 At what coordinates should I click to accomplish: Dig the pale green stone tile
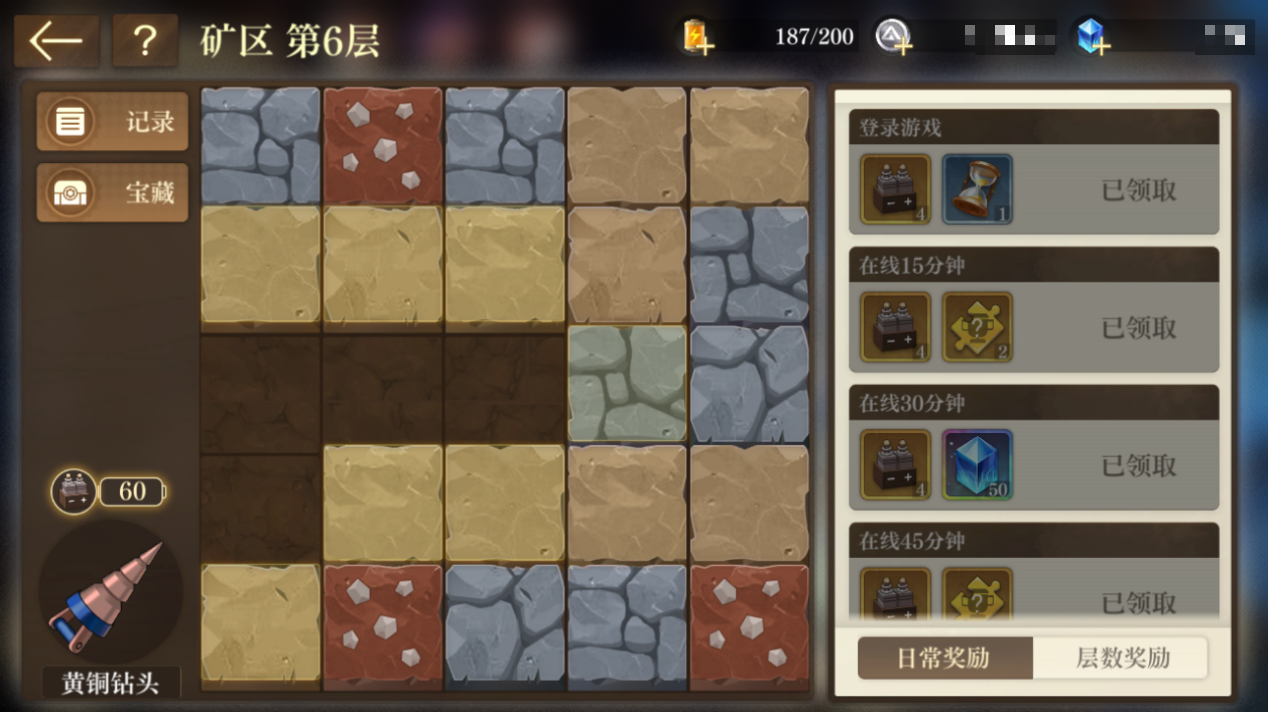(x=627, y=384)
